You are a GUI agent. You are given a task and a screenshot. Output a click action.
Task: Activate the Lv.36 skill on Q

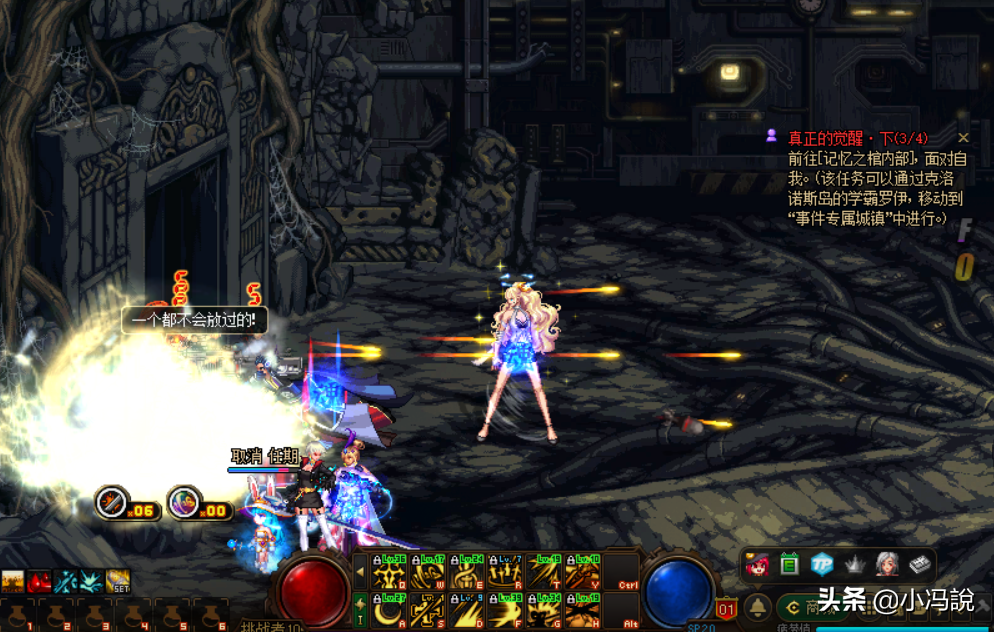click(x=389, y=572)
